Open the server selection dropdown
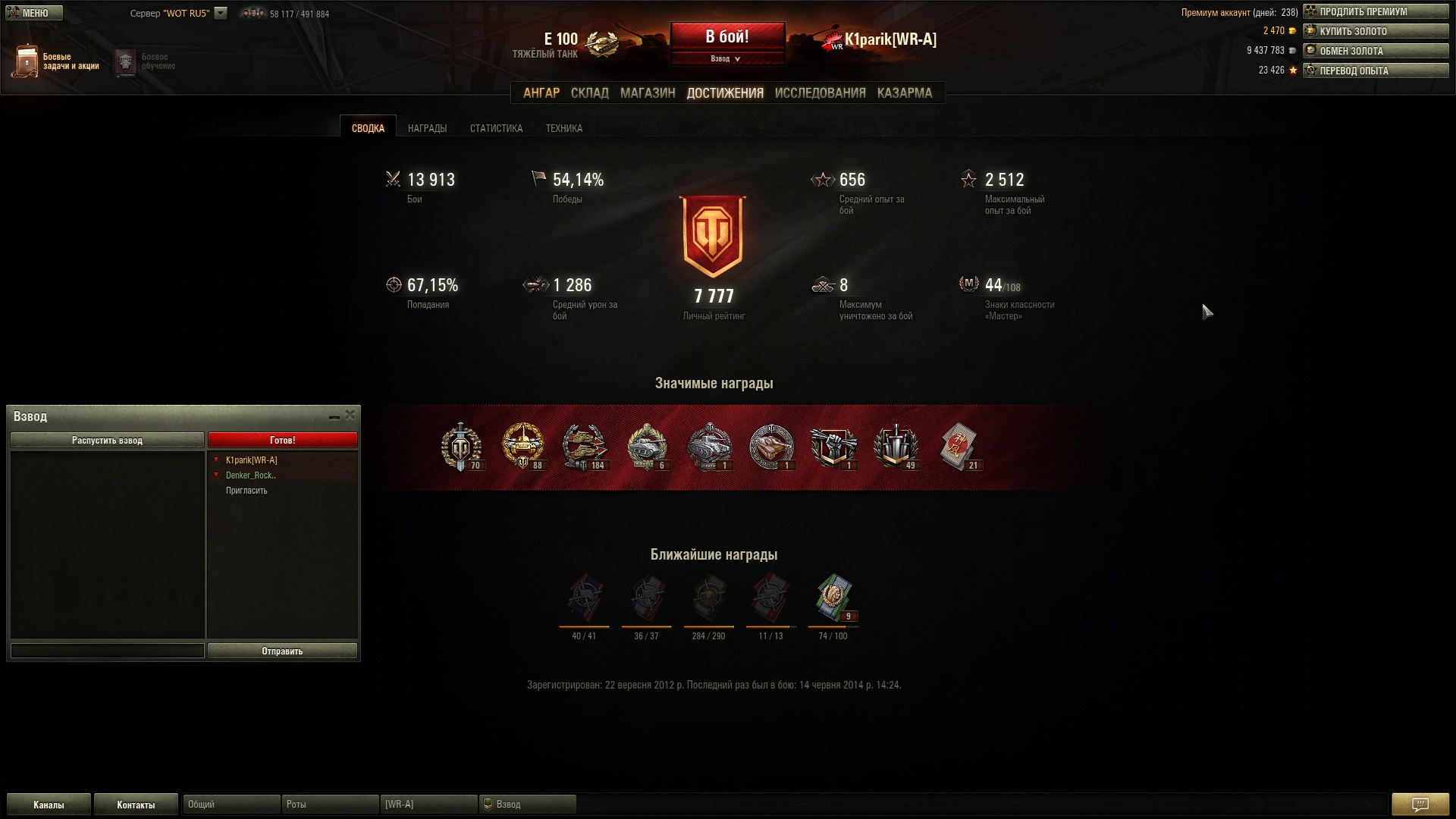Image resolution: width=1456 pixels, height=819 pixels. 220,13
